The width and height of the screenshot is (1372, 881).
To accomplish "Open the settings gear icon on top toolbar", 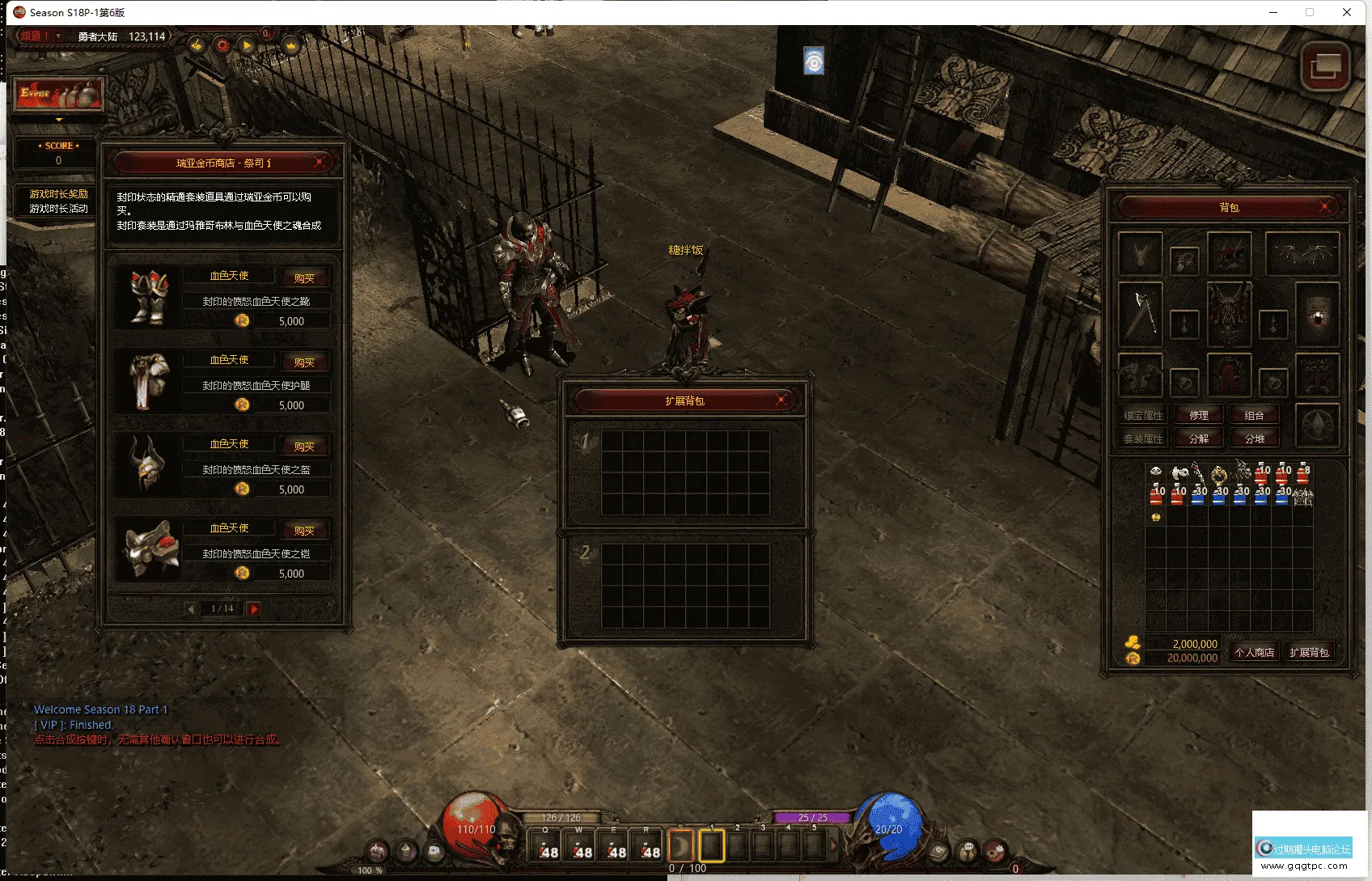I will point(222,45).
